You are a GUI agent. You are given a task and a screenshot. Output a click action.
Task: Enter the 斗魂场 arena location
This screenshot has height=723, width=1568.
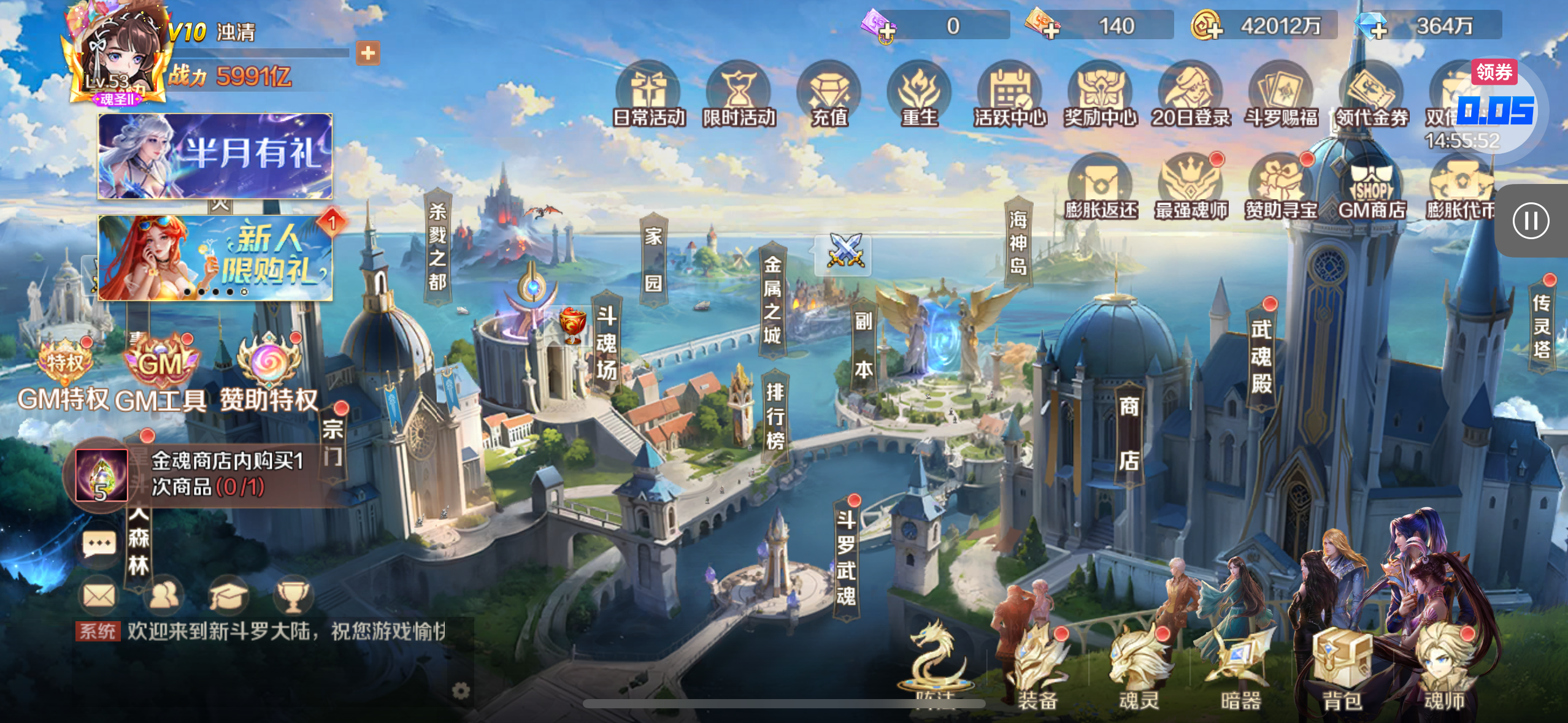click(x=606, y=343)
